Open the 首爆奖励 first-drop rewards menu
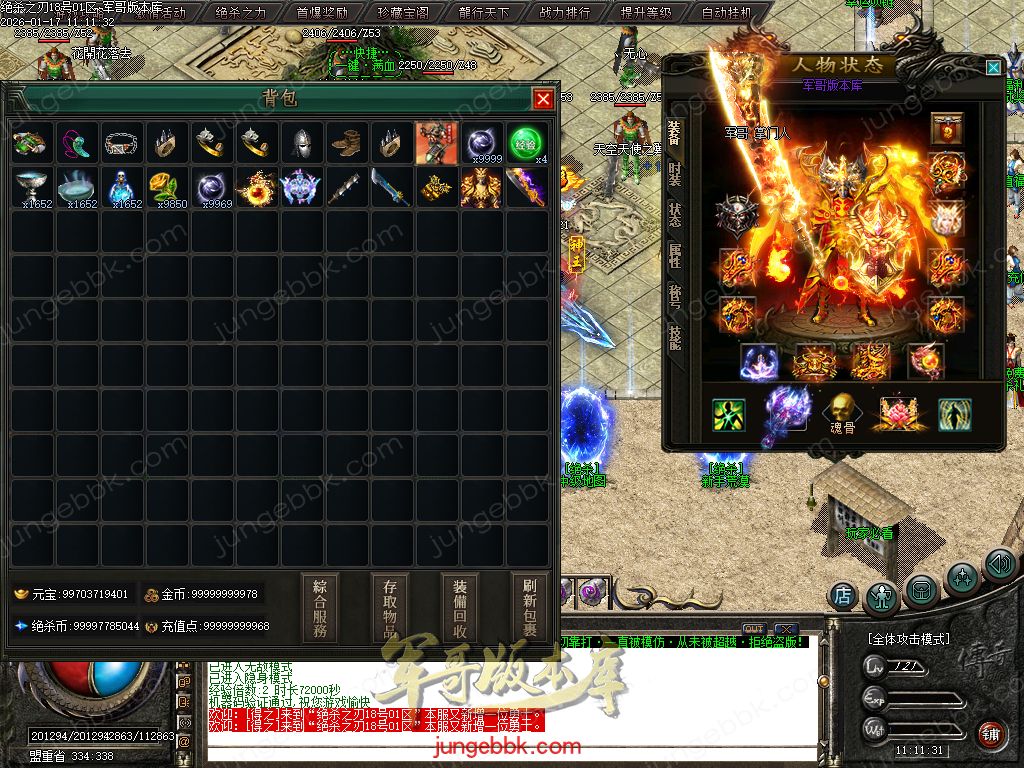The height and width of the screenshot is (768, 1024). pyautogui.click(x=322, y=13)
